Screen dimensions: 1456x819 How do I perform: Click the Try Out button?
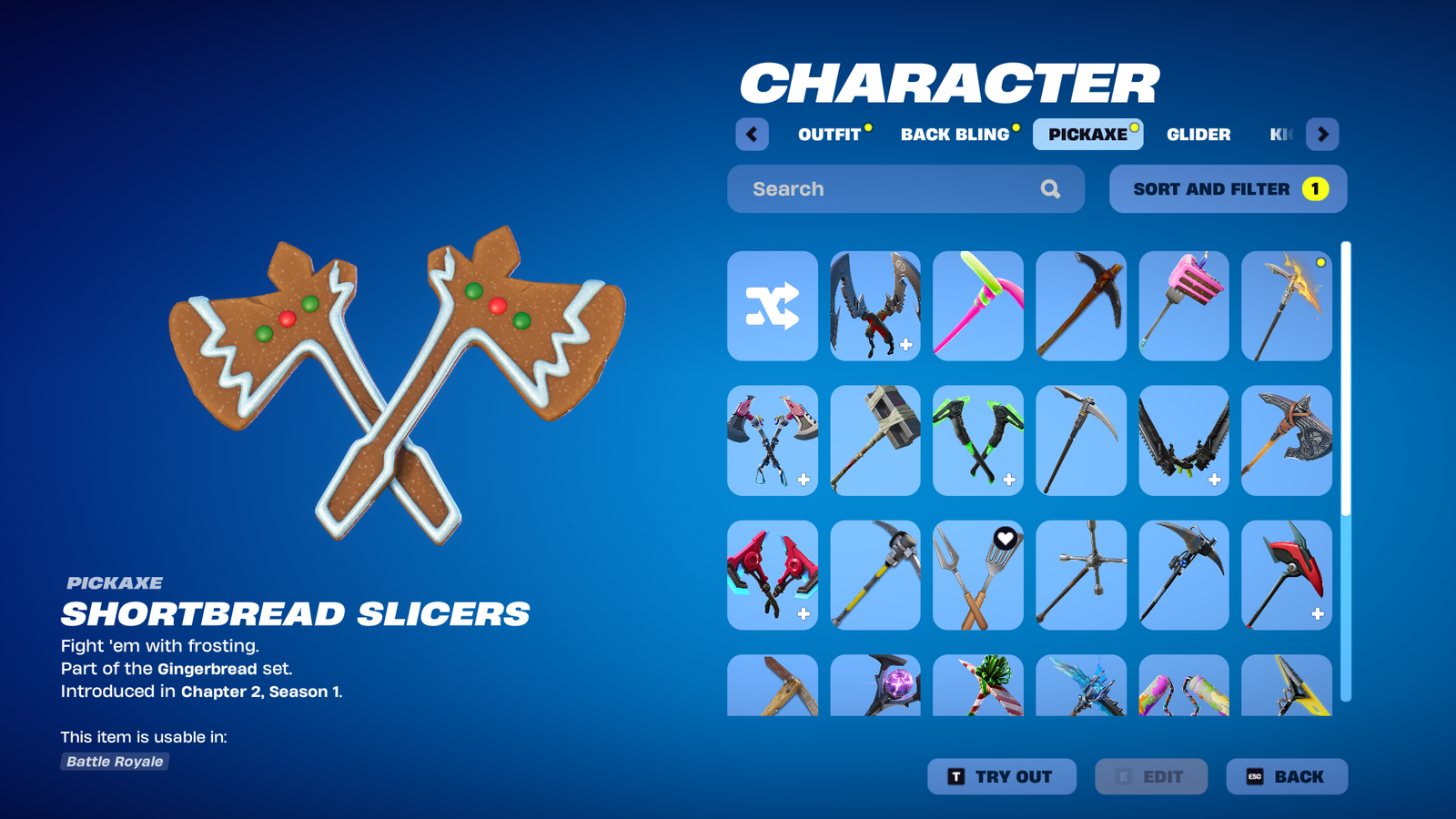(1002, 777)
